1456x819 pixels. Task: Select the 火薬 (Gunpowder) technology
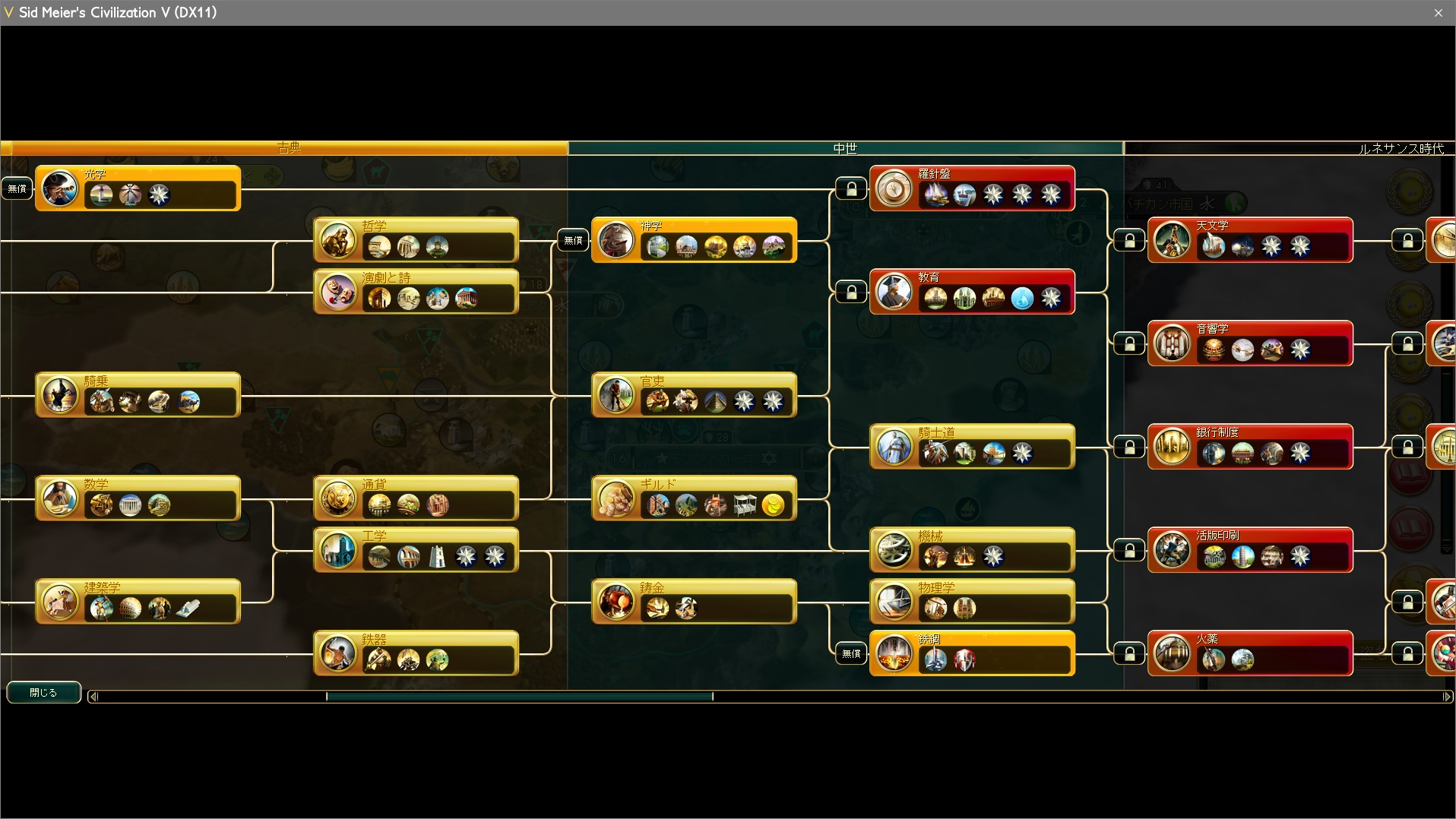[1250, 653]
